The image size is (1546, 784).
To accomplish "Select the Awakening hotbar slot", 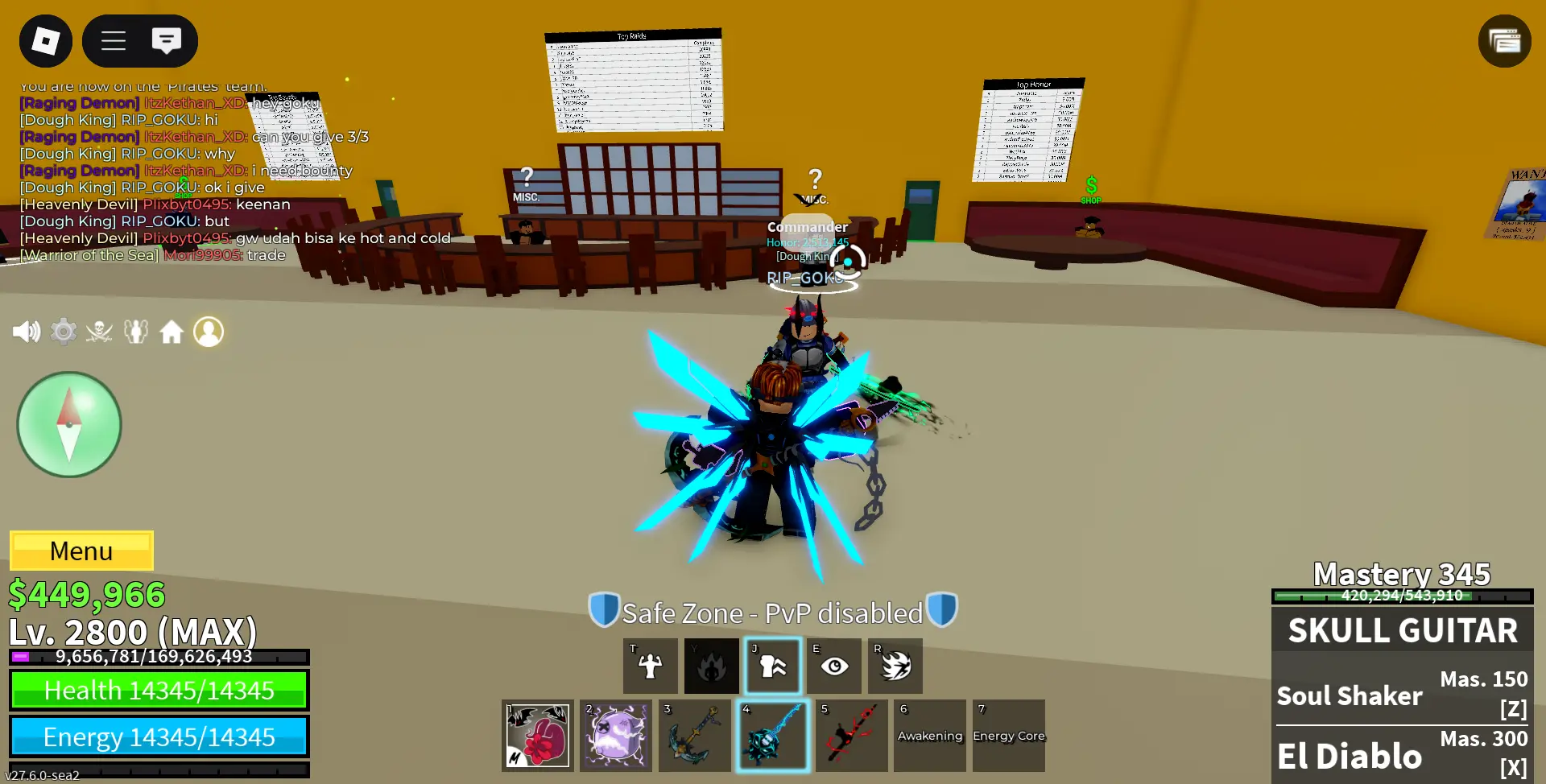I will coord(929,735).
